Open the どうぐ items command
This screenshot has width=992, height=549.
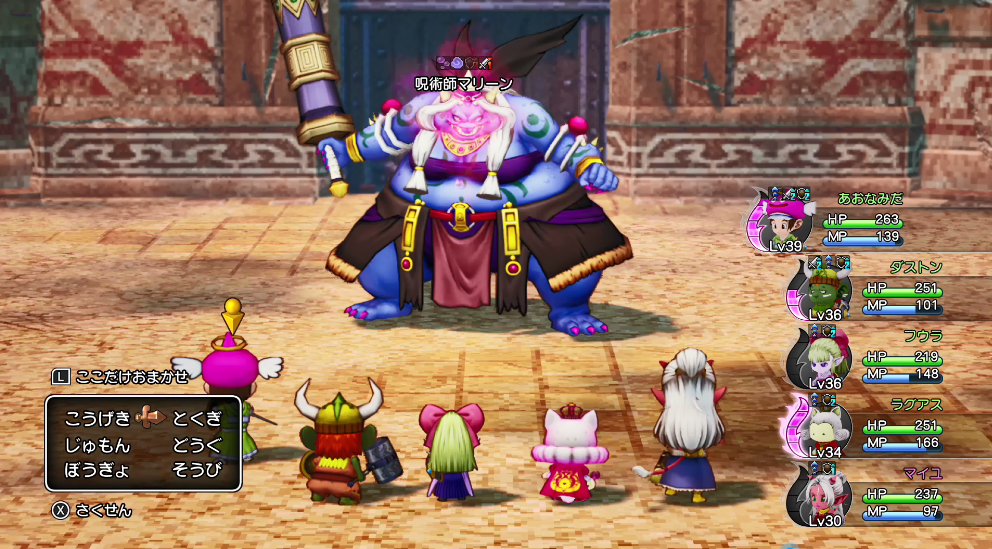point(196,443)
